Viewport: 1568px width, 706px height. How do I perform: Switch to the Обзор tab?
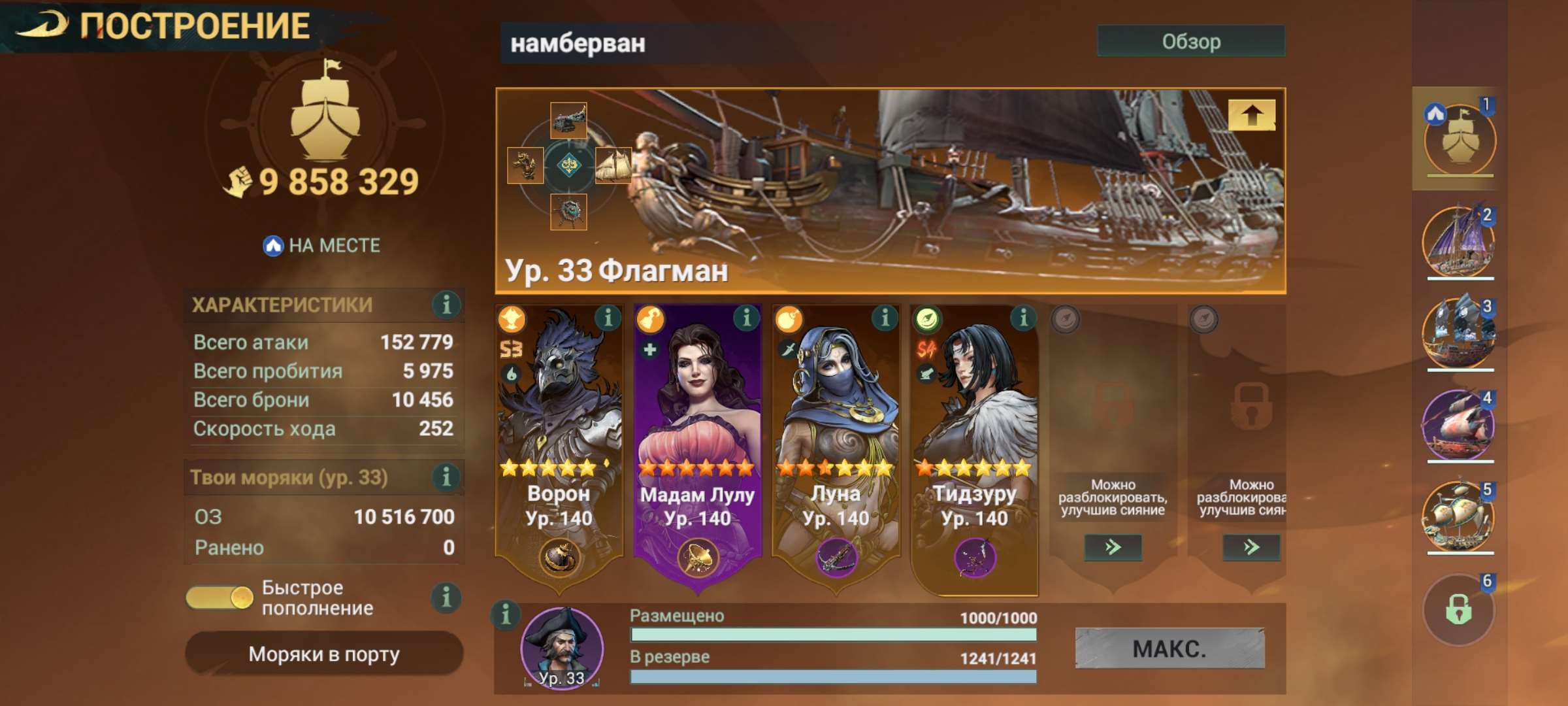pos(1192,41)
